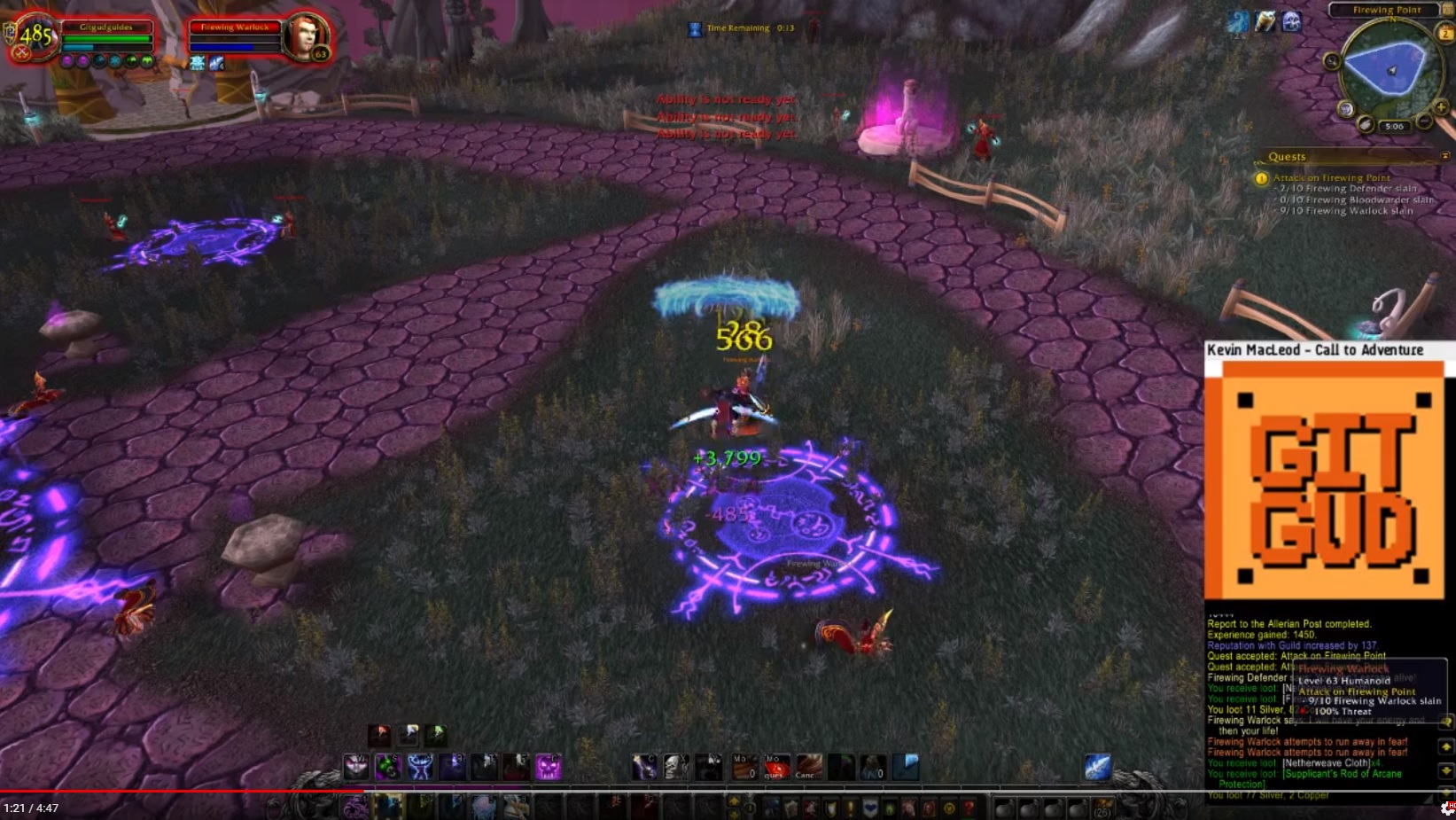Zoom out the minimap with the minus button

(1423, 121)
